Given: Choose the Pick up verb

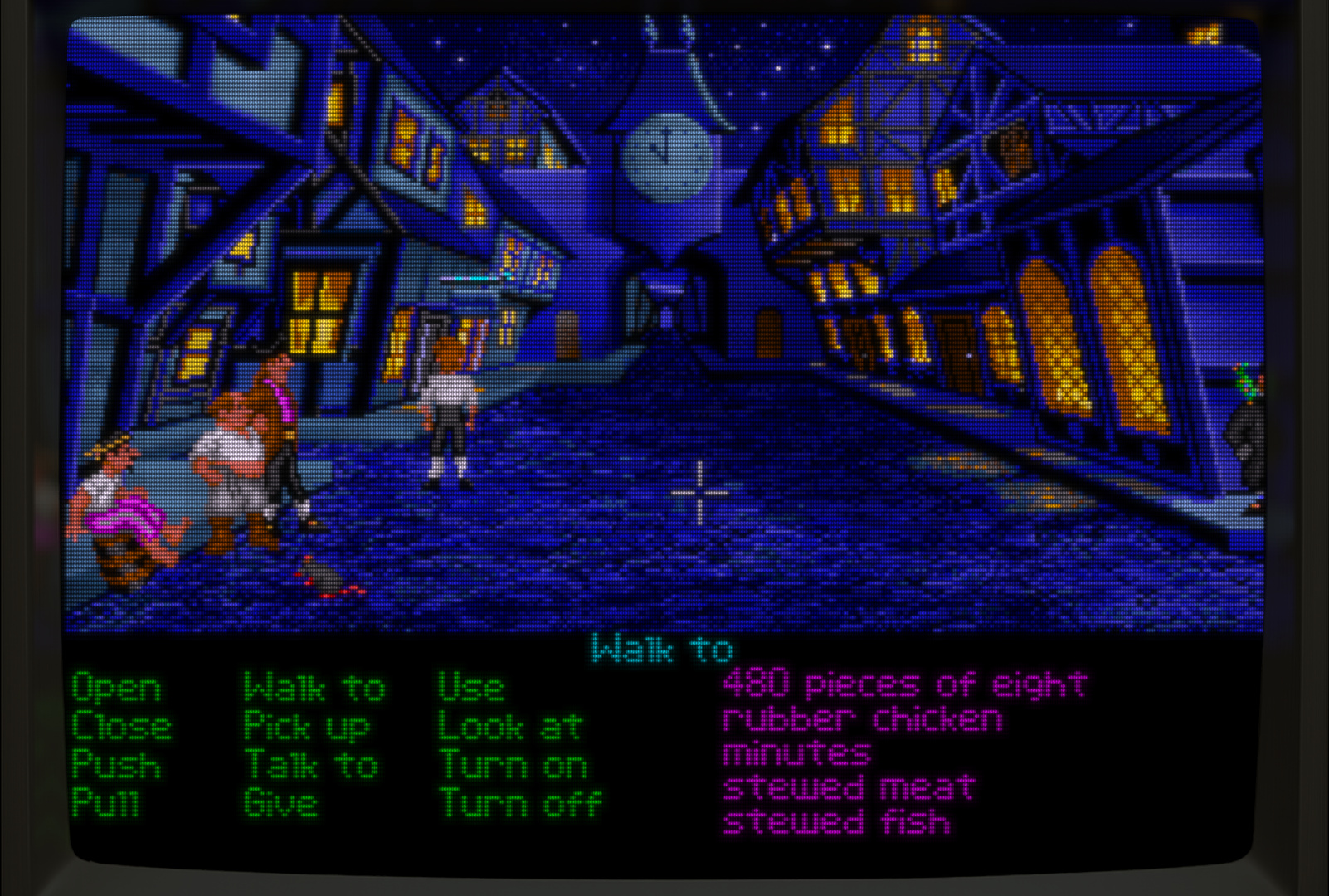Looking at the screenshot, I should click(306, 728).
